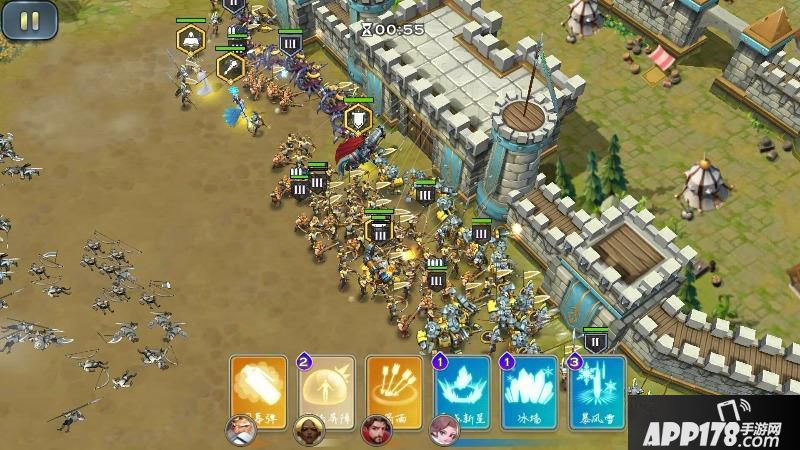Screen dimensions: 800x450
Task: Cast the frost nova skill card
Action: coord(462,386)
